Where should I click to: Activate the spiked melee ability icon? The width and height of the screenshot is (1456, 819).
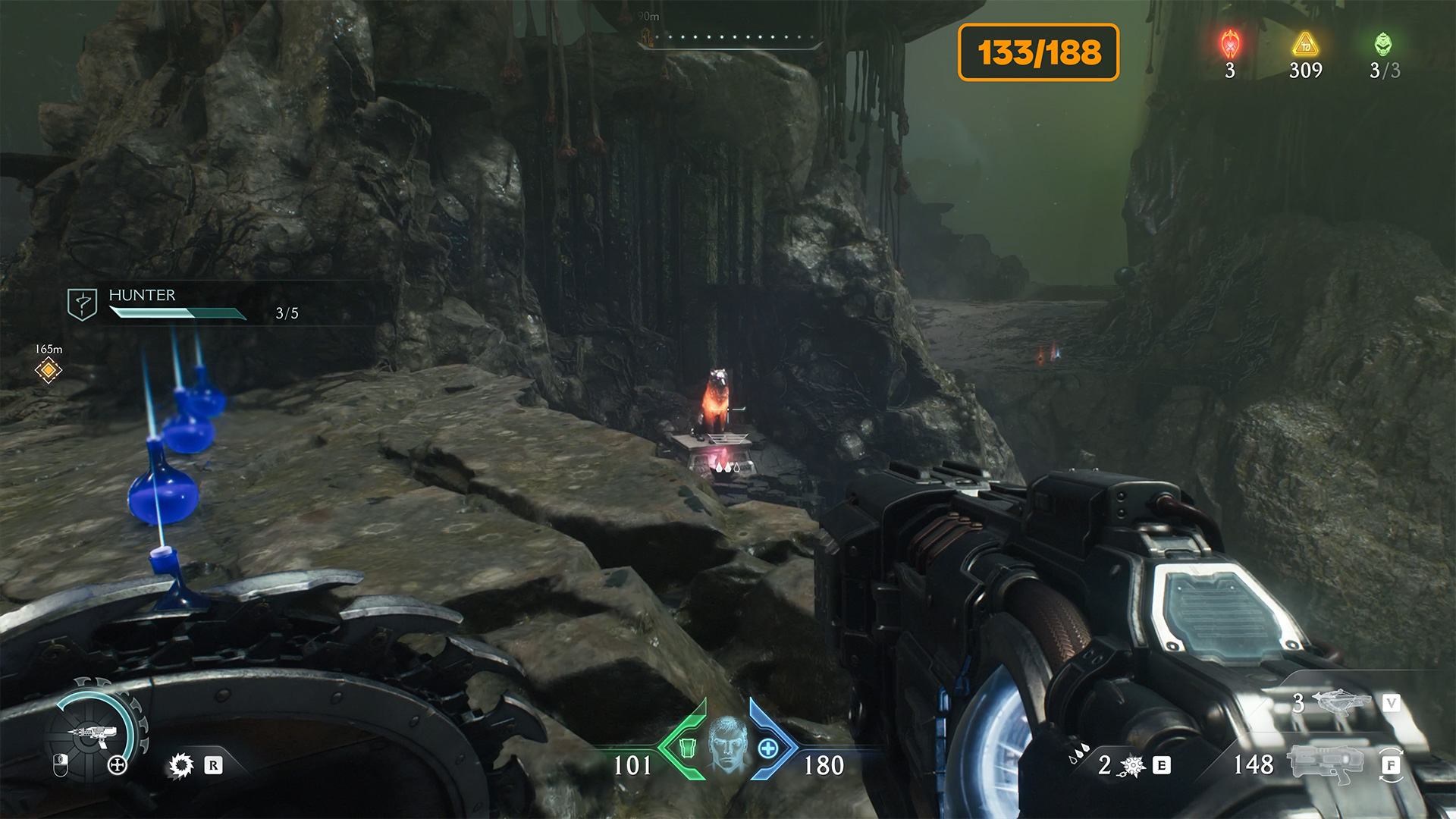[1133, 766]
